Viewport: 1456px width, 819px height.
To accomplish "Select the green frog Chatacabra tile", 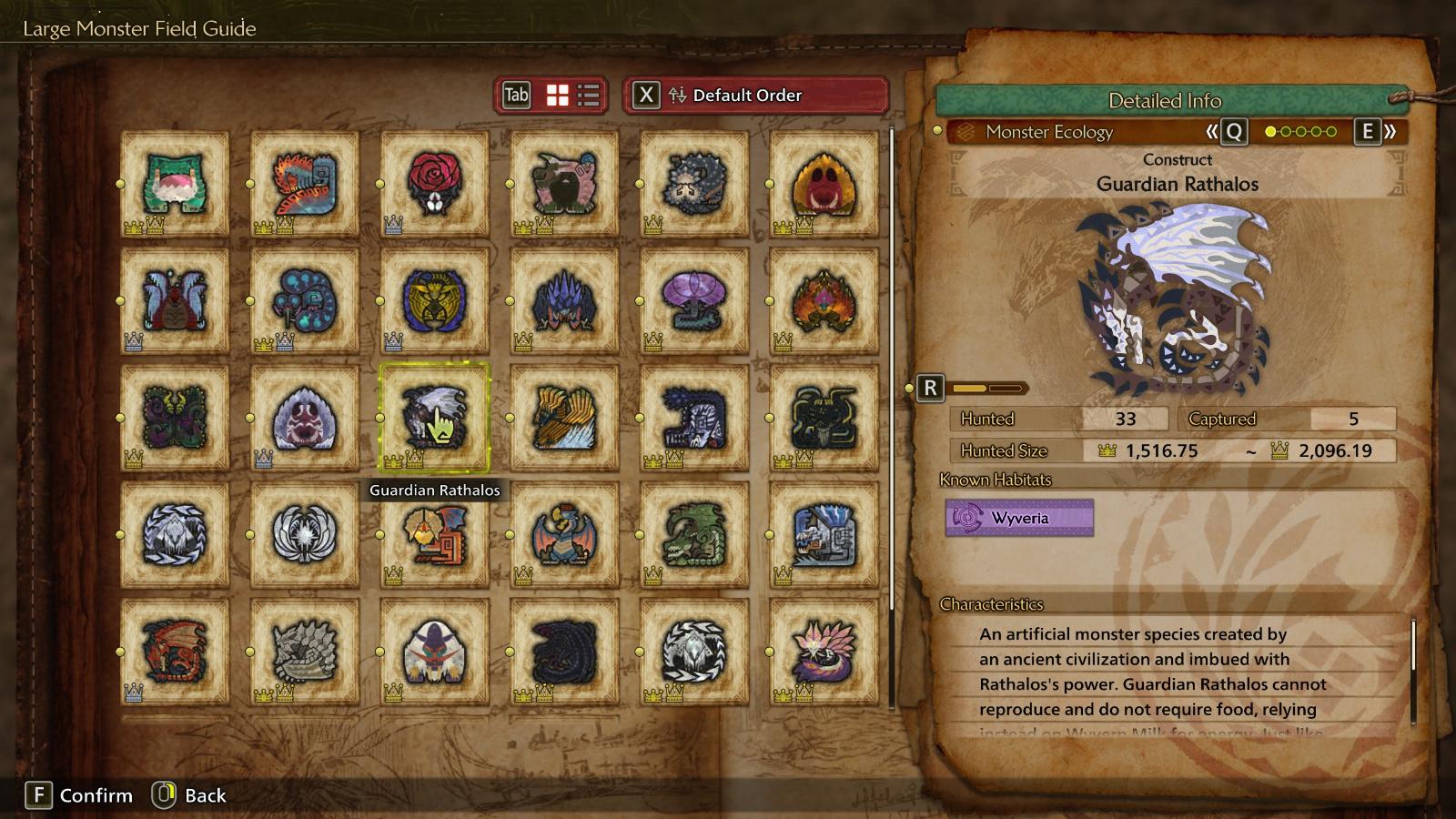I will point(175,183).
